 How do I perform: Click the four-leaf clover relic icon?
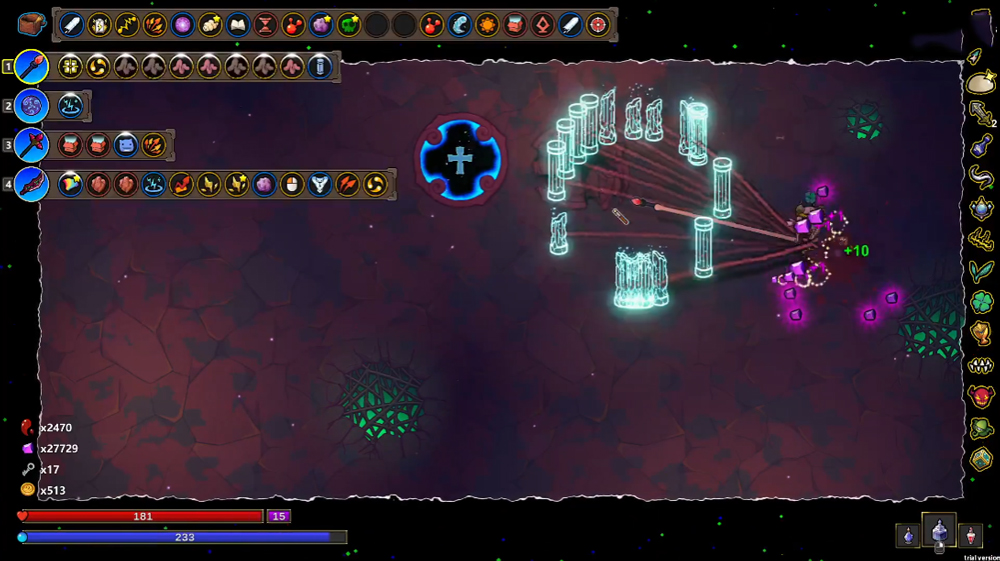point(981,302)
